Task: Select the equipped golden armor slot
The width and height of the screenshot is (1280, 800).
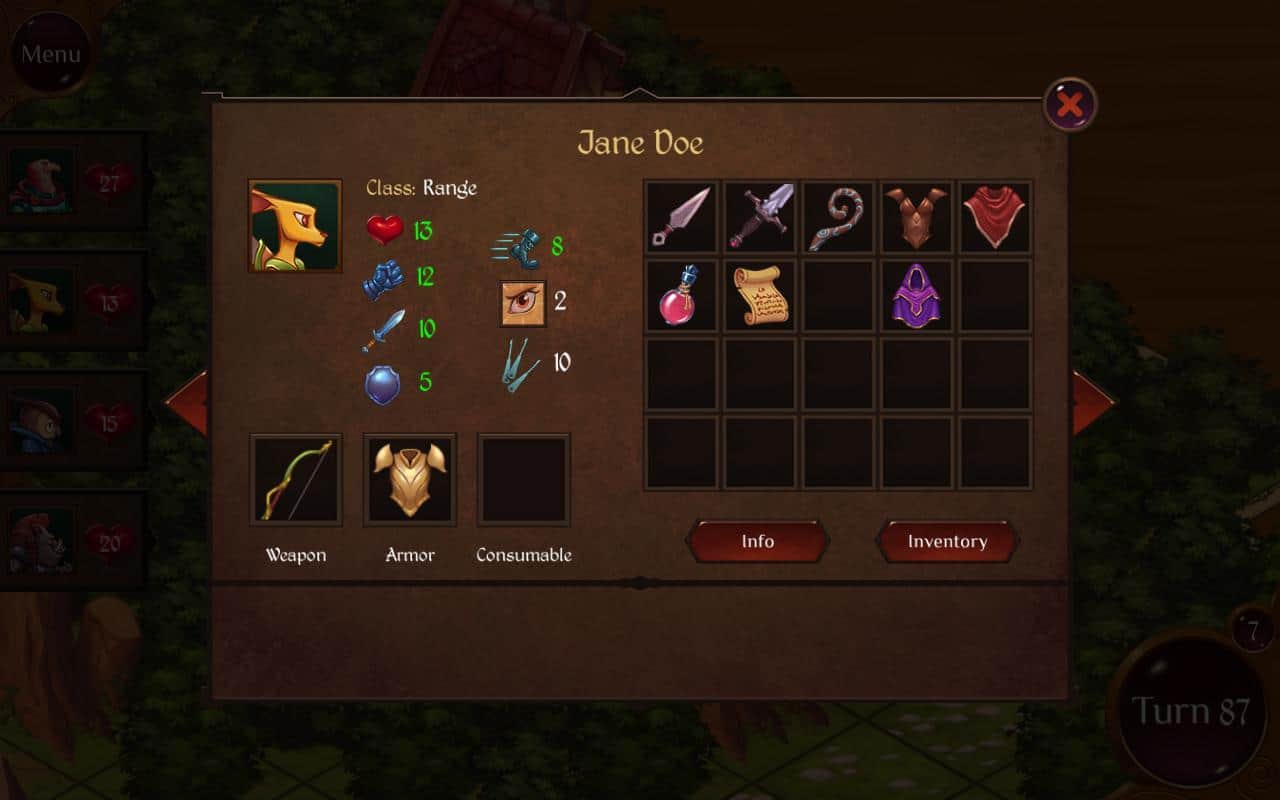Action: click(410, 480)
